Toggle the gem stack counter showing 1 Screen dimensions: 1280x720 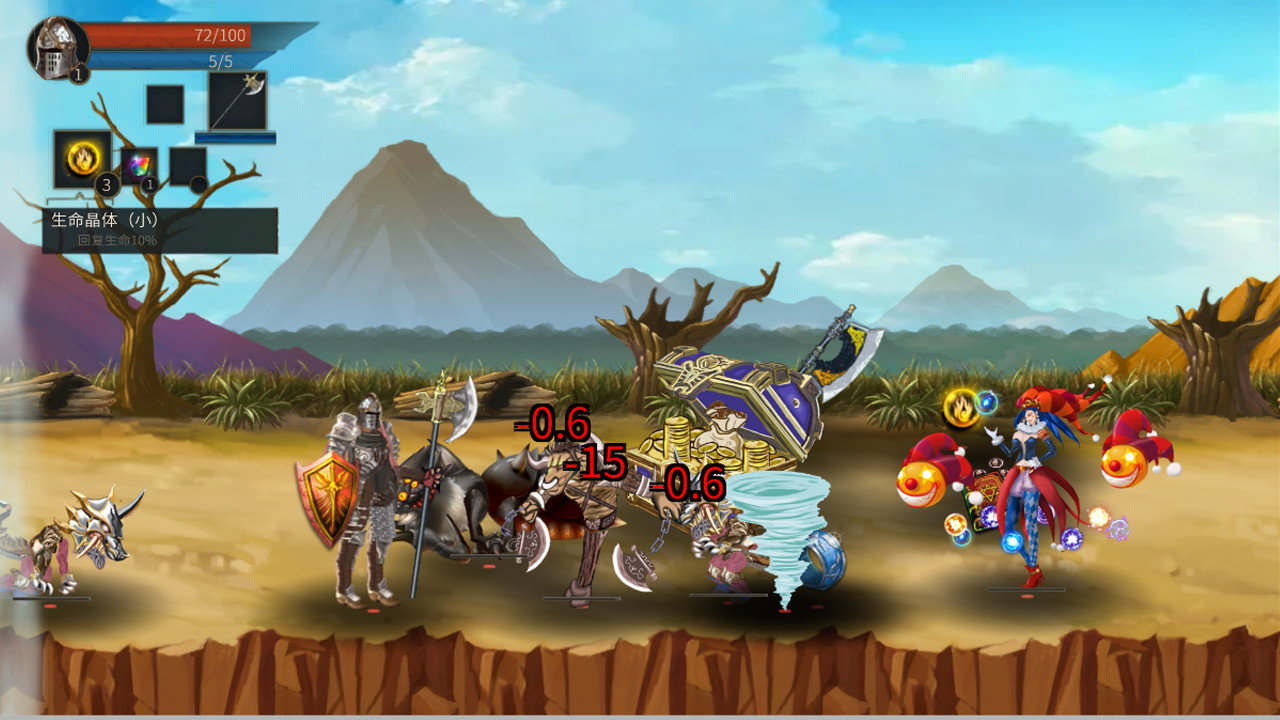pos(148,186)
